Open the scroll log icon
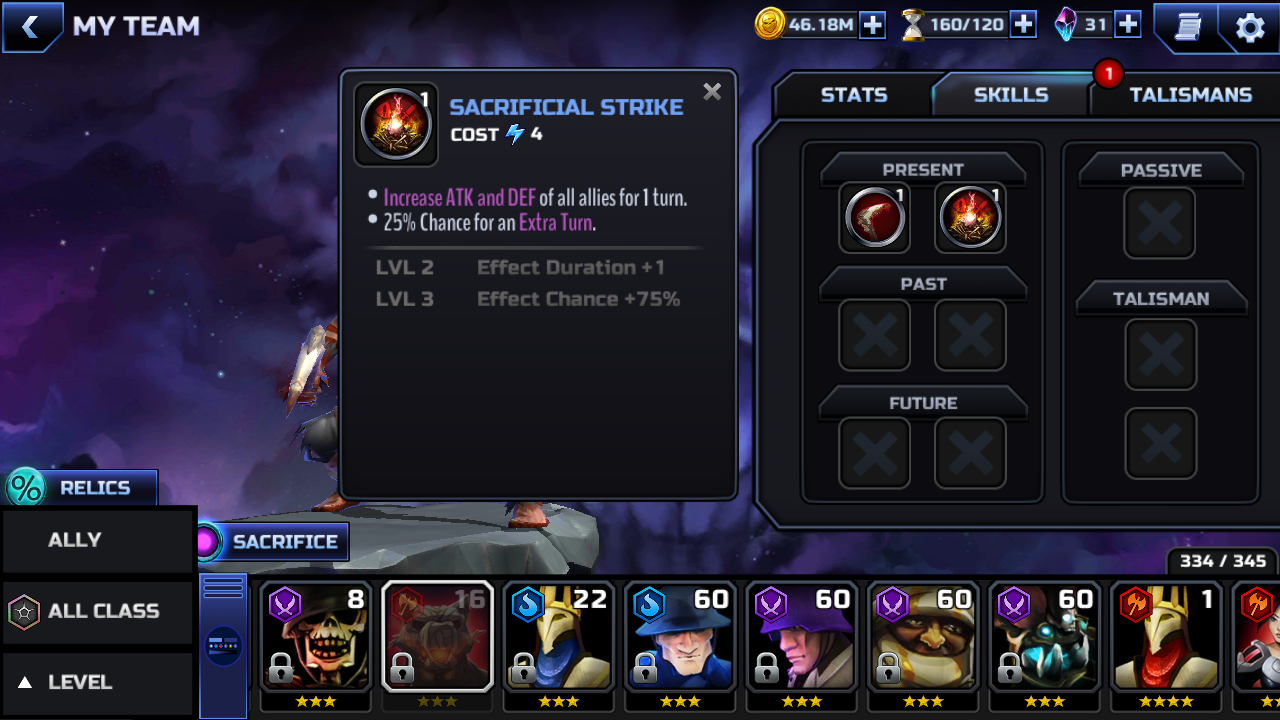This screenshot has height=720, width=1280. (x=1187, y=27)
